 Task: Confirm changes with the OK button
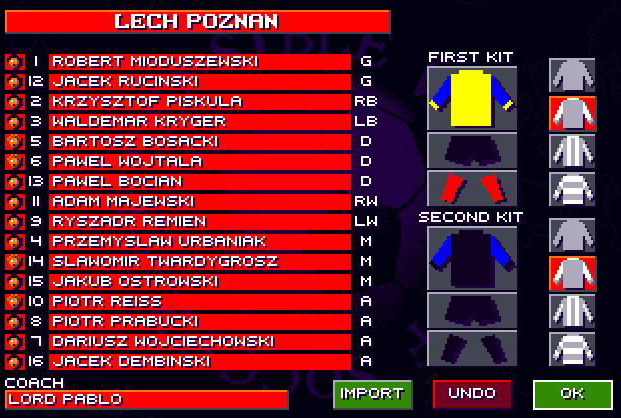(572, 393)
